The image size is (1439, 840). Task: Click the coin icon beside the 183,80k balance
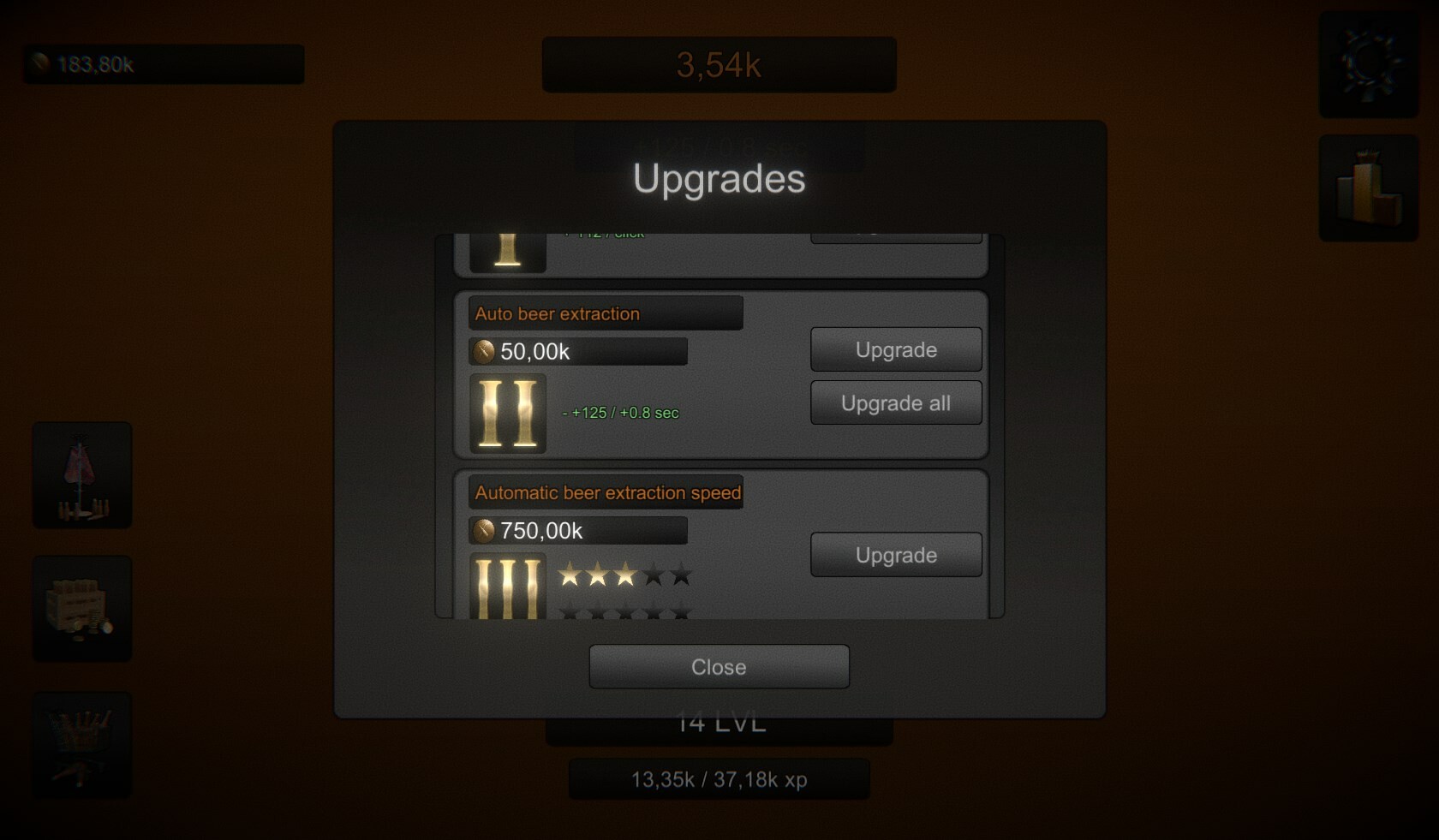[39, 61]
